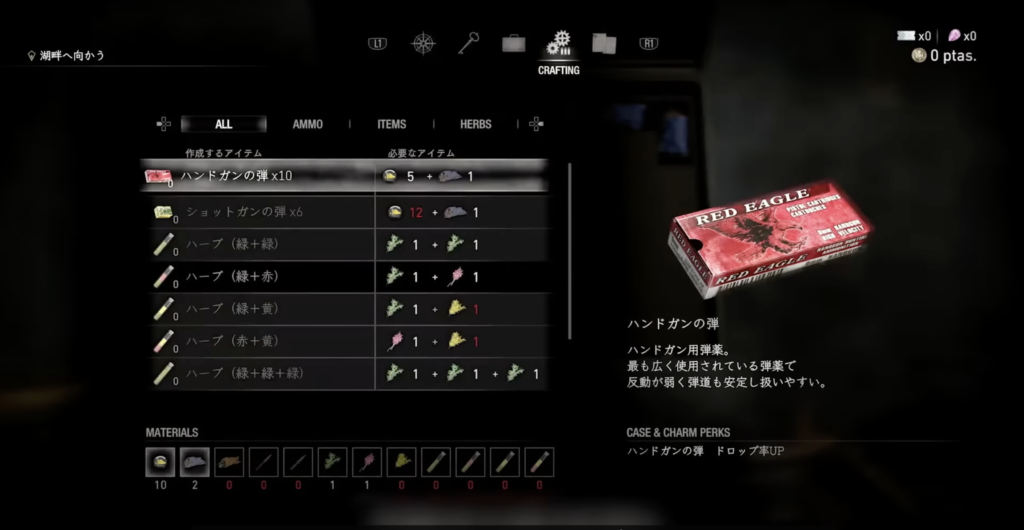The width and height of the screenshot is (1024, 530).
Task: Open the HERBS crafting category
Action: click(475, 124)
